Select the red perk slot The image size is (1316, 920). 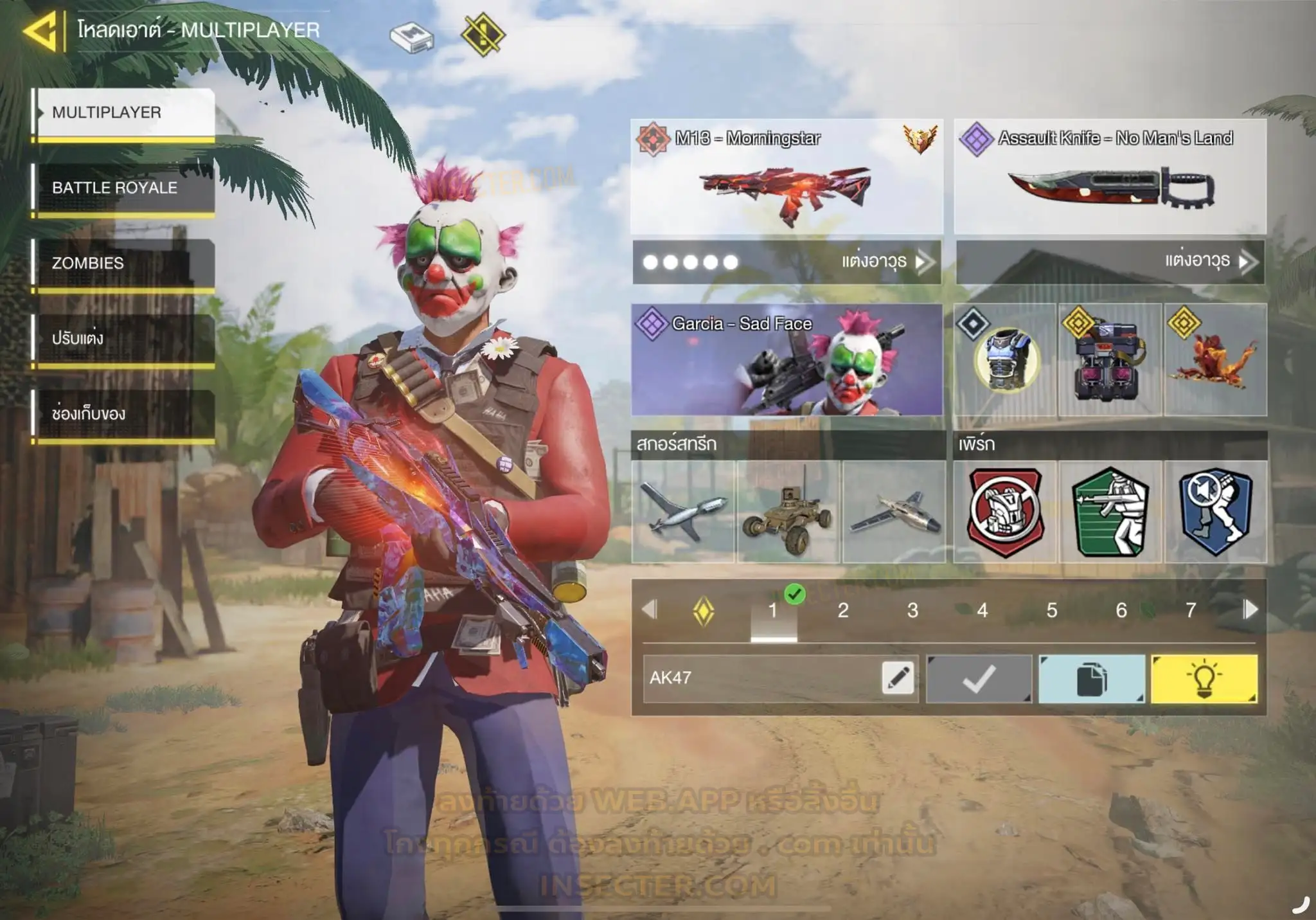1005,512
